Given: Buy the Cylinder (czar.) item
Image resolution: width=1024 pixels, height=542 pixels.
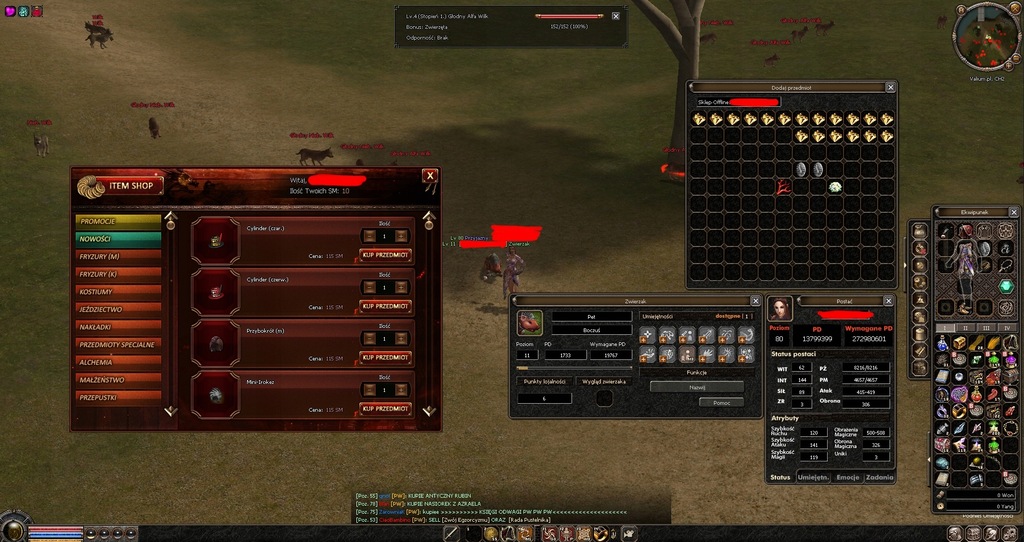Looking at the screenshot, I should coord(385,255).
